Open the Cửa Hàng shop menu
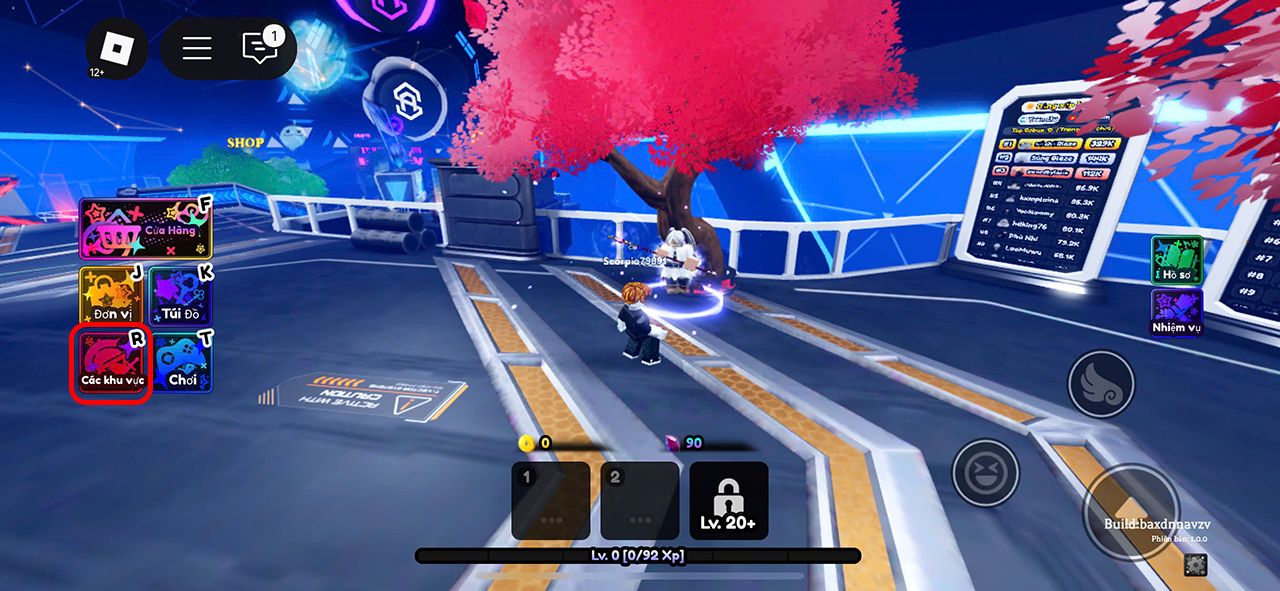Screen dimensions: 1280x591 (x=146, y=229)
